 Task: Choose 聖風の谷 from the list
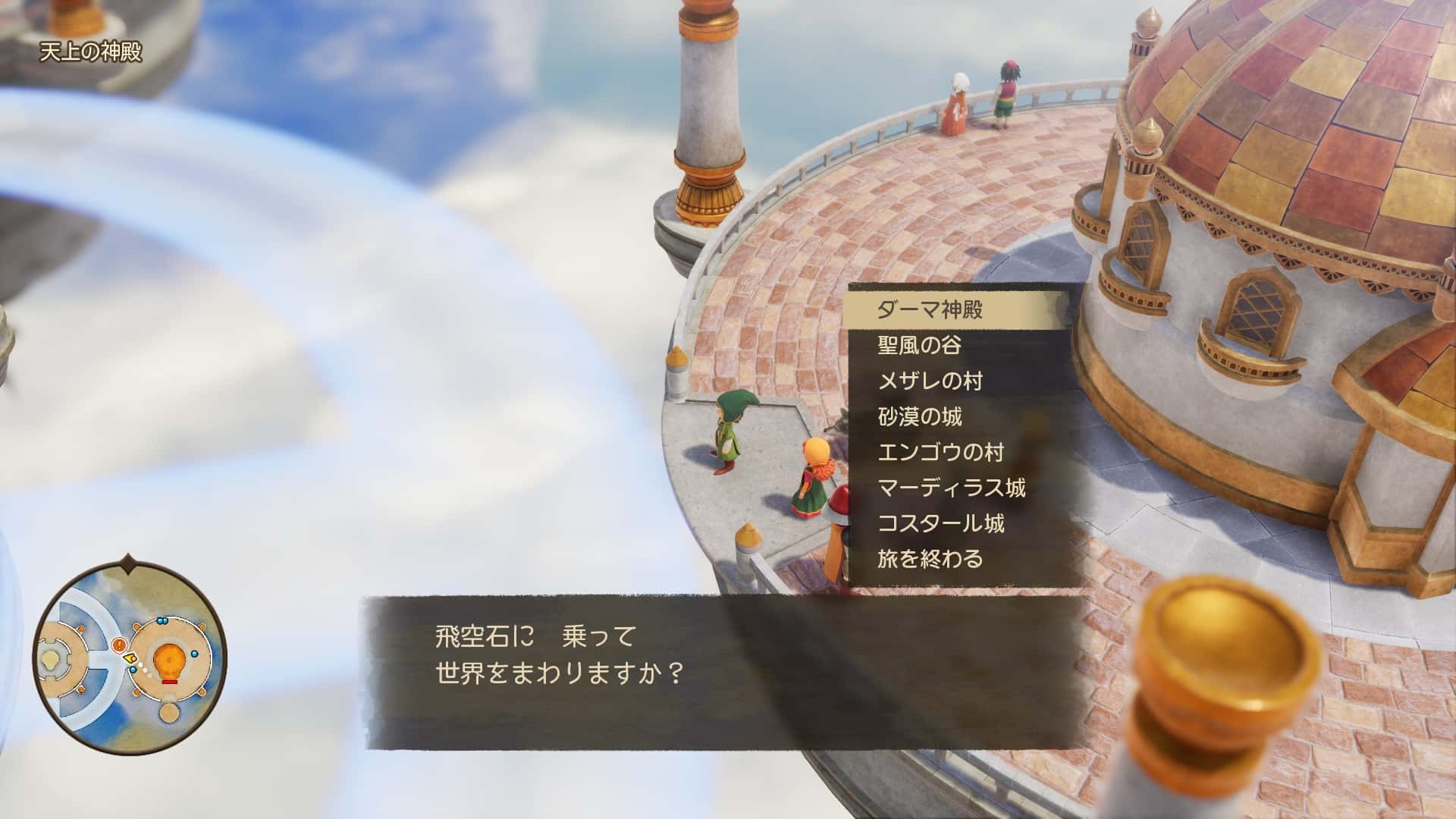[919, 345]
